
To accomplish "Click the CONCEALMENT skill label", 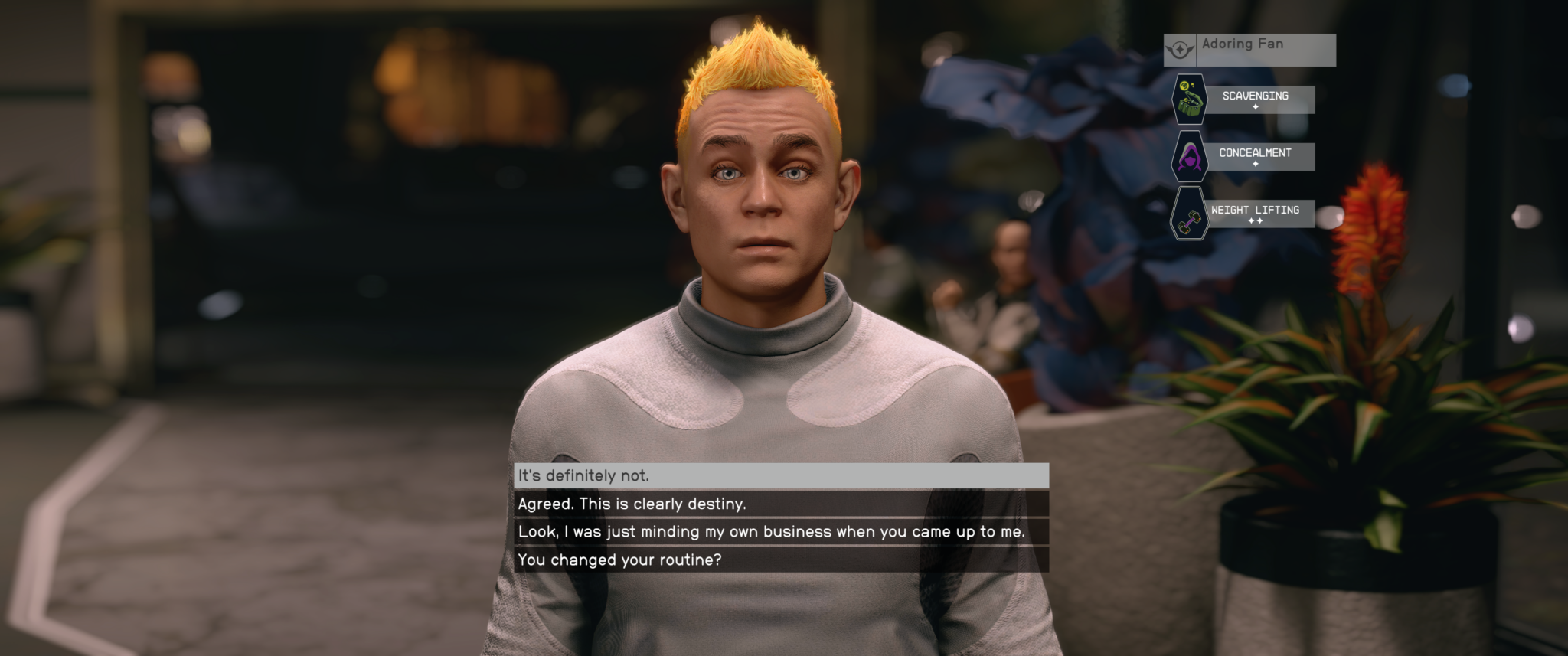I will point(1256,153).
